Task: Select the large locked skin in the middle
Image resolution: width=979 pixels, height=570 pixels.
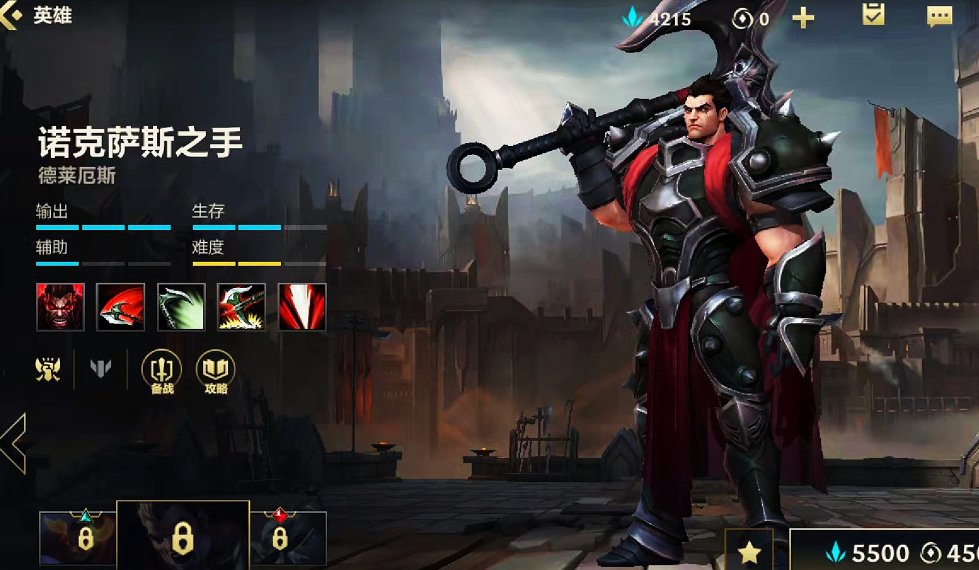Action: coord(182,536)
